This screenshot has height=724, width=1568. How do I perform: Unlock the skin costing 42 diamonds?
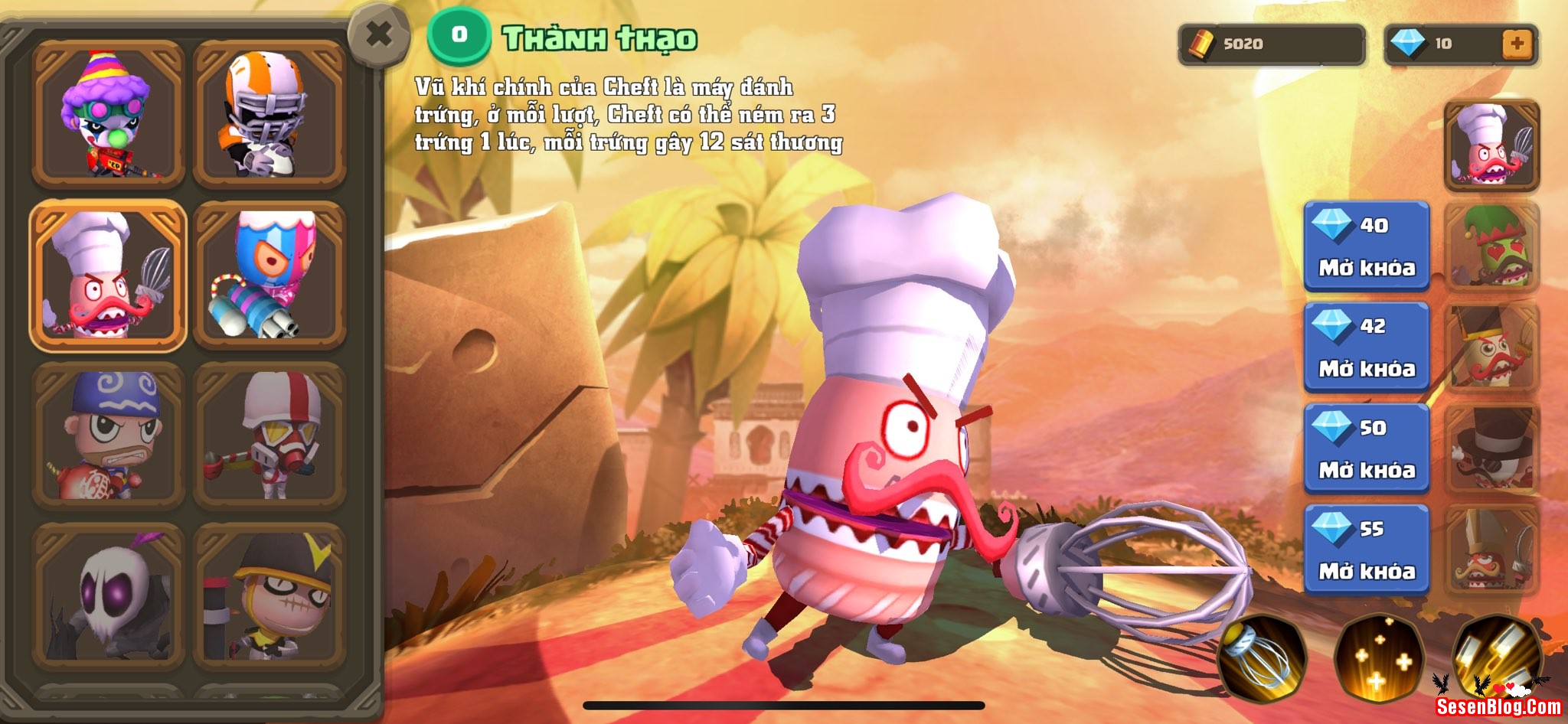1367,347
